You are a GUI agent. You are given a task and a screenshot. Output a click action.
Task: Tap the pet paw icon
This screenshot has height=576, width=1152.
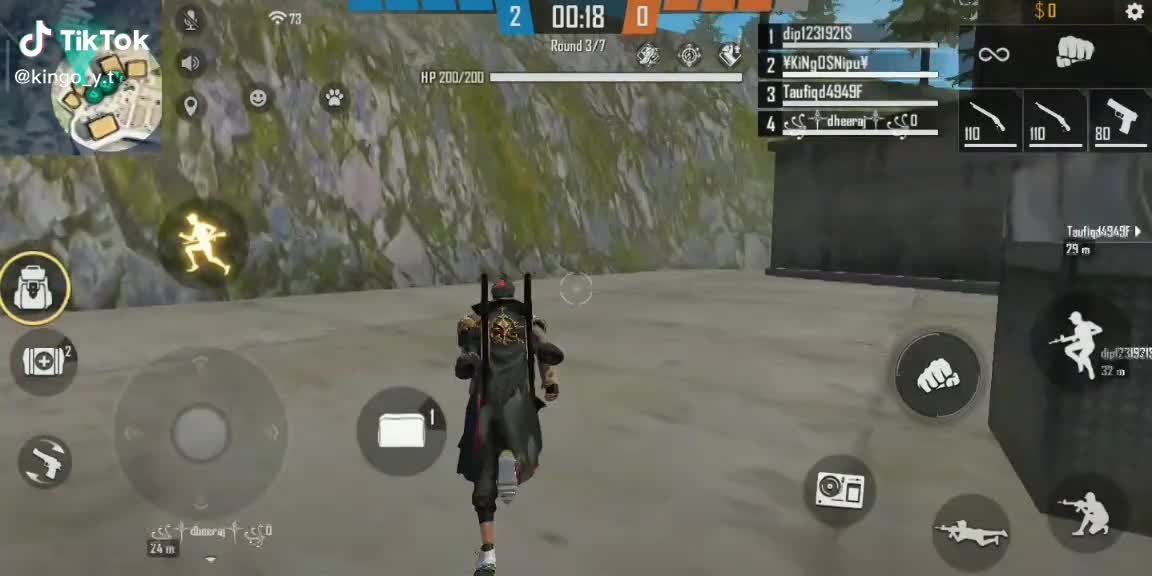click(x=333, y=98)
